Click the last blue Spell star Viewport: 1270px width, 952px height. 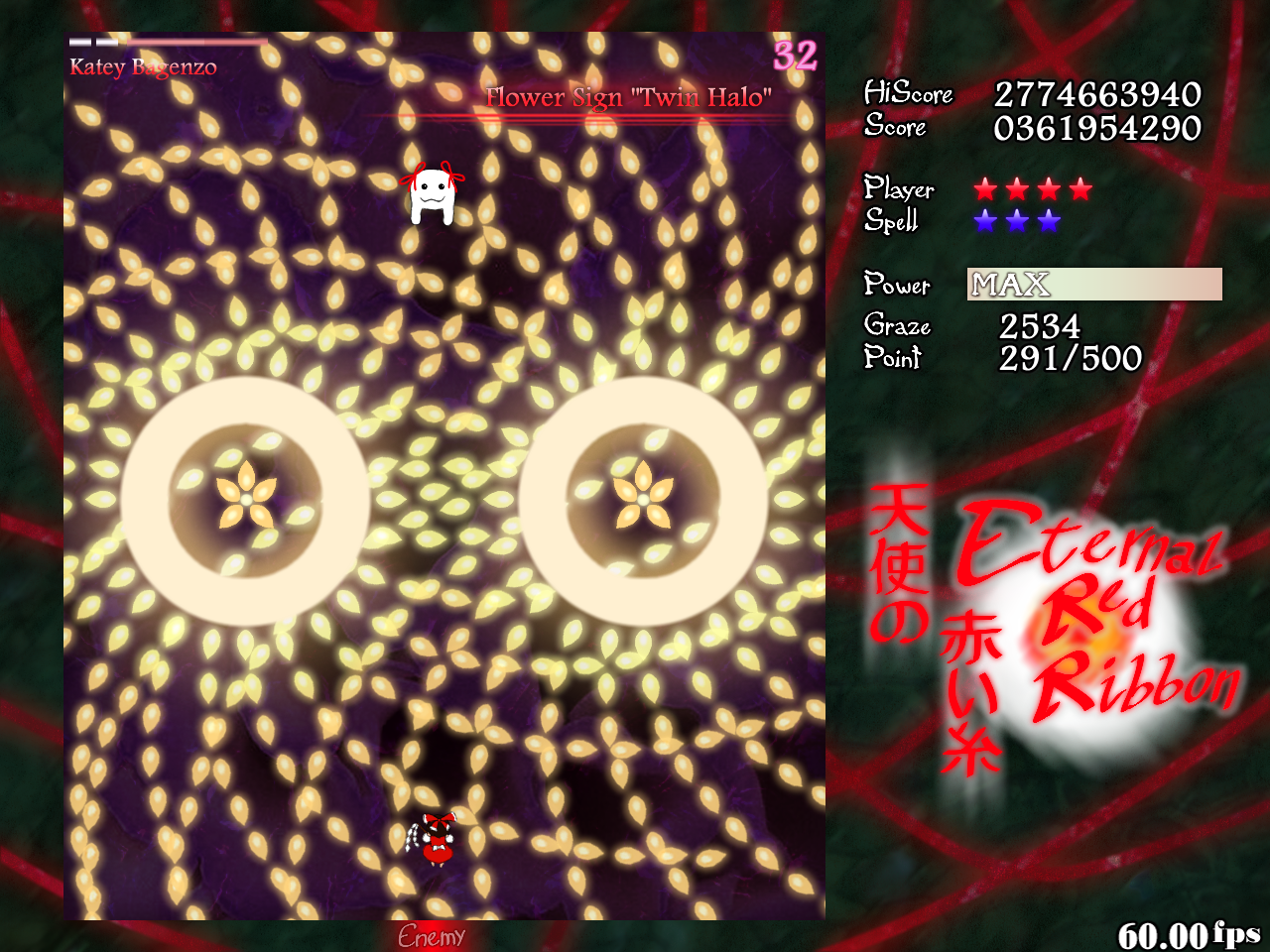pyautogui.click(x=1048, y=222)
